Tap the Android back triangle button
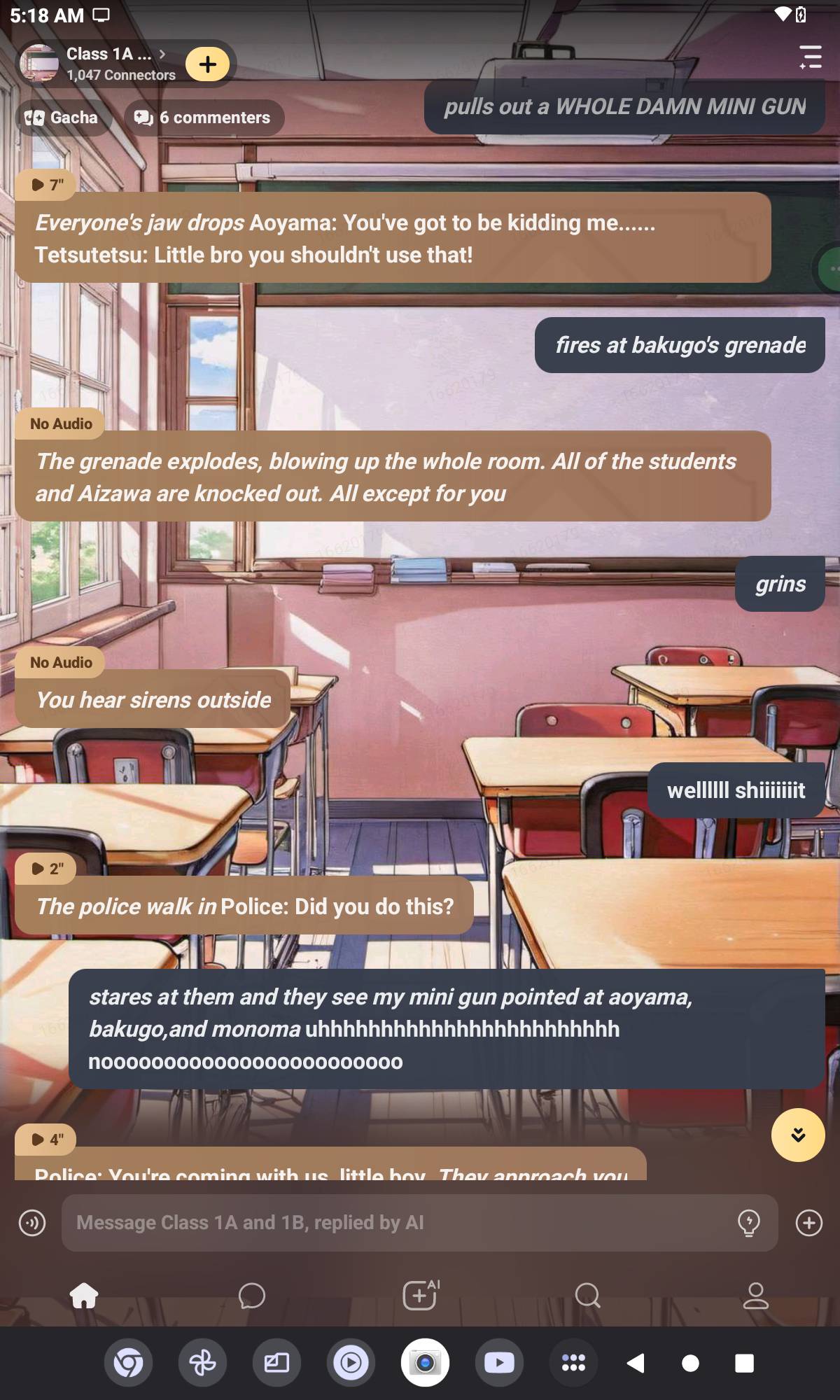Viewport: 840px width, 1400px height. (x=636, y=1363)
